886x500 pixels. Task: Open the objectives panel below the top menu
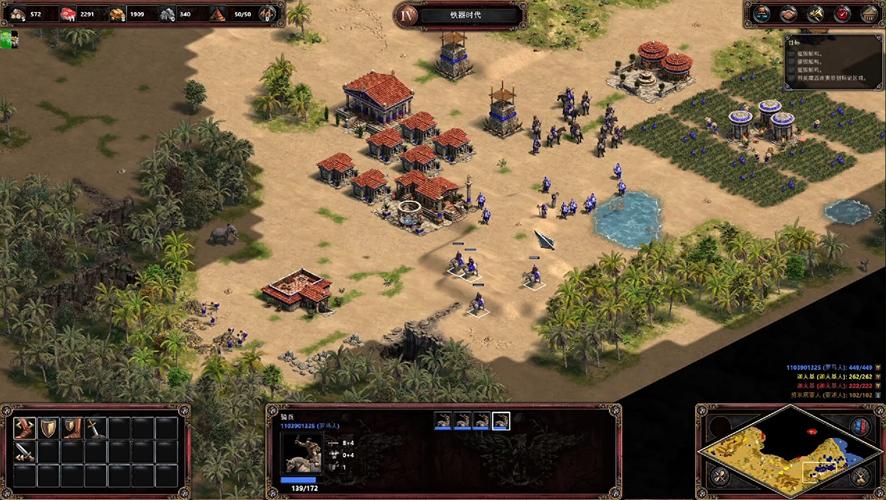(832, 59)
